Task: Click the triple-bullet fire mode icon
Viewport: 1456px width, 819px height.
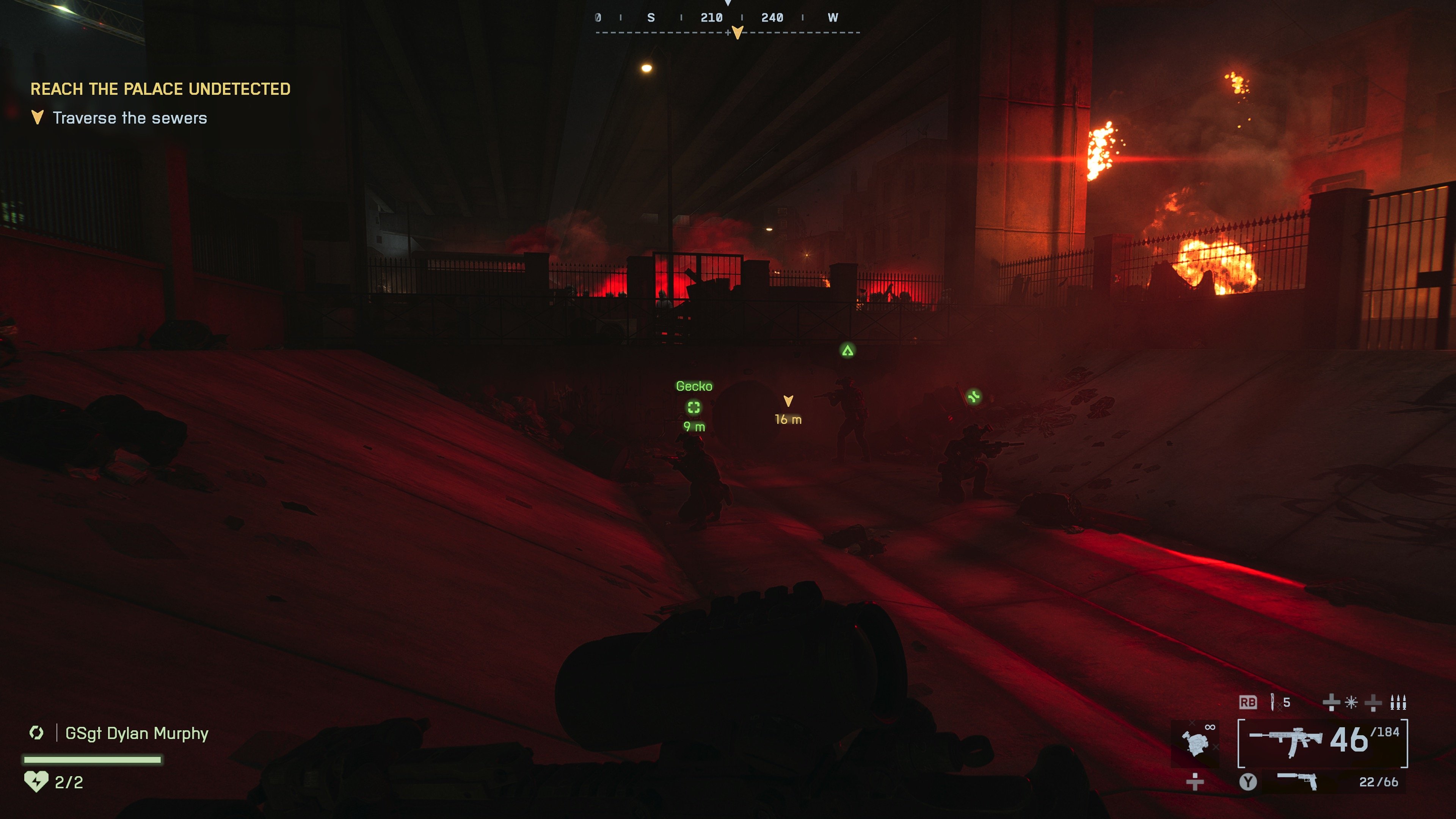Action: (x=1398, y=703)
